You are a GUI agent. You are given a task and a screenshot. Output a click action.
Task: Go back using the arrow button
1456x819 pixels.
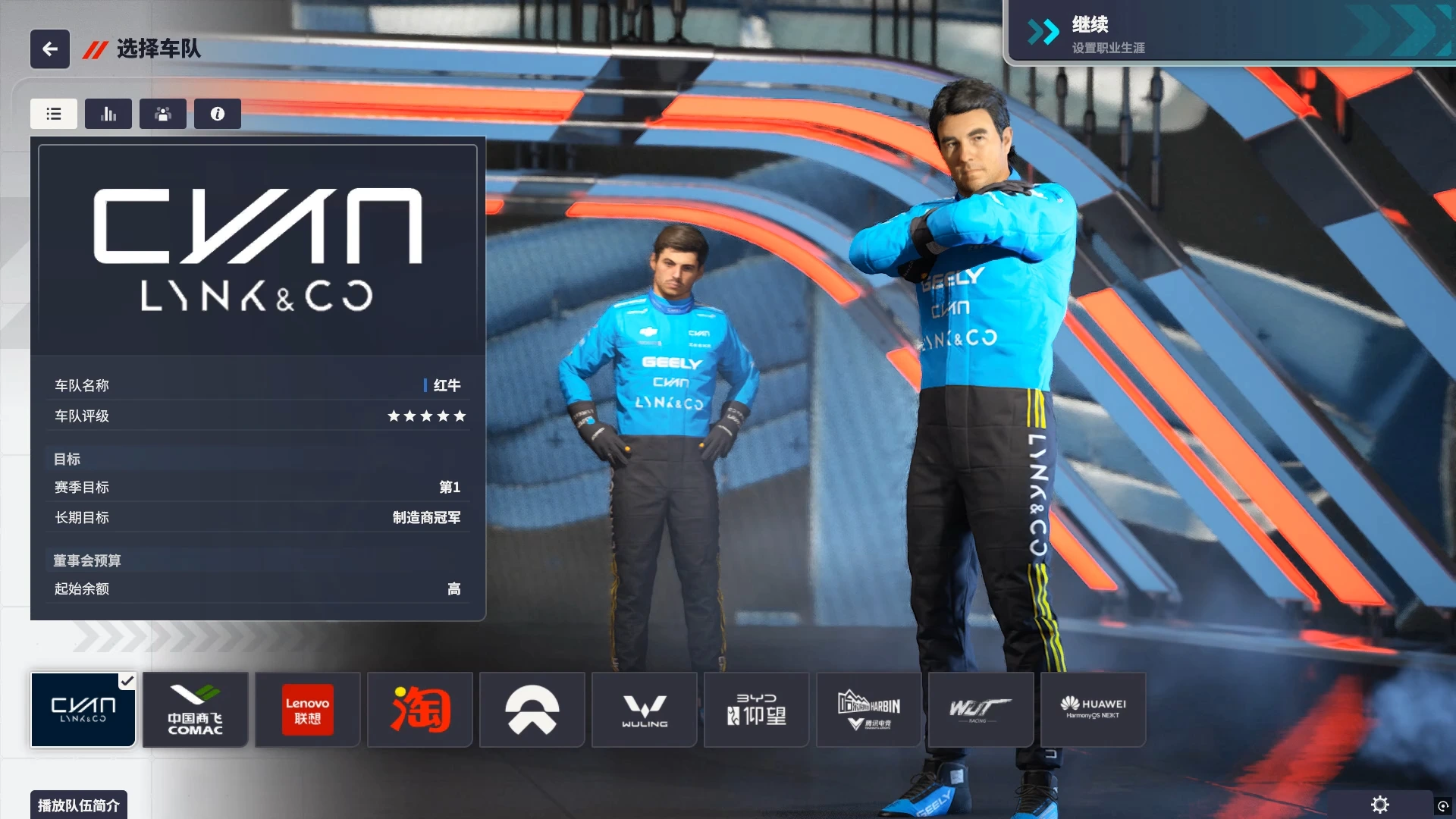pyautogui.click(x=50, y=49)
